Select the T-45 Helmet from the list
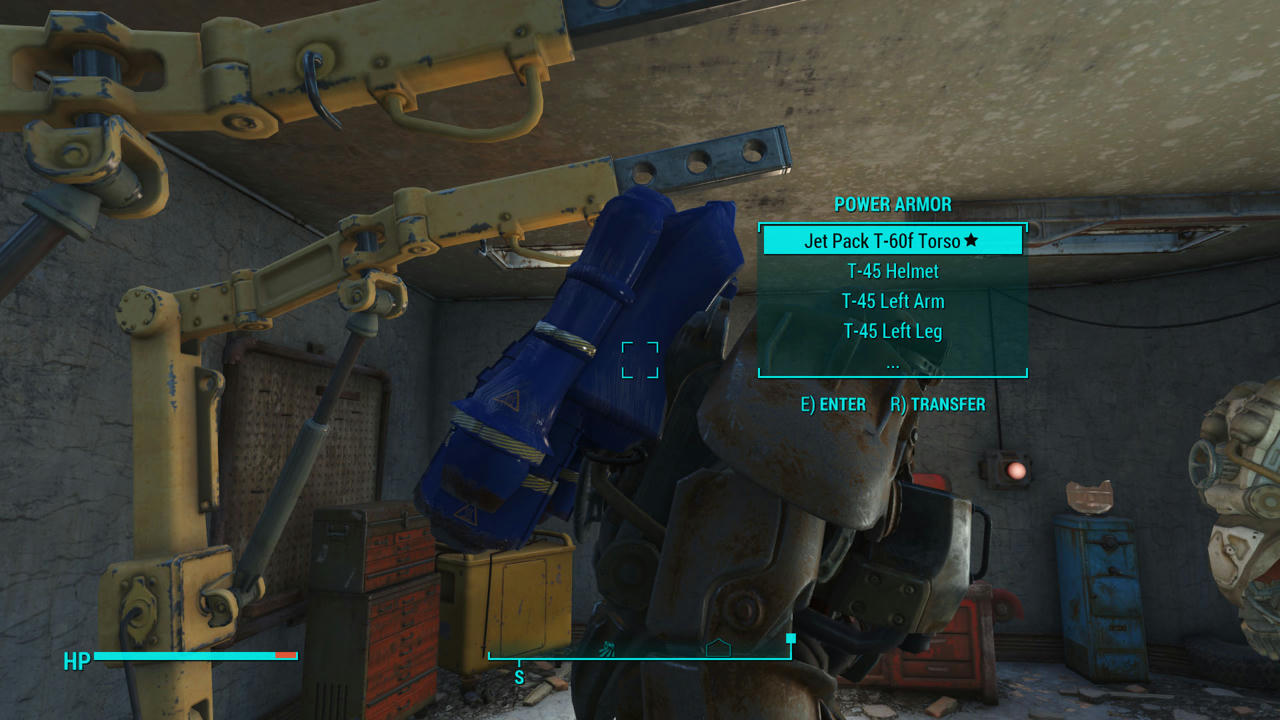Screen dimensions: 1280x720 (893, 271)
